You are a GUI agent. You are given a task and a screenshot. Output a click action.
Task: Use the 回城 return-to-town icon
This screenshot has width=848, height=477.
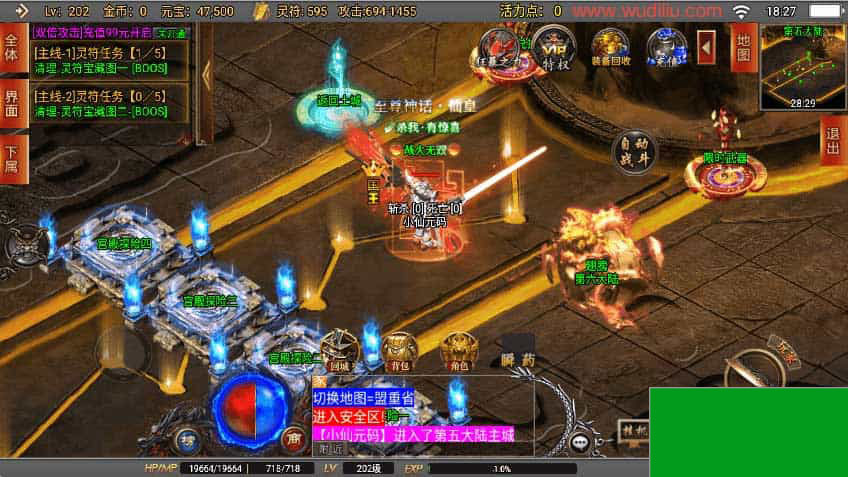click(339, 350)
